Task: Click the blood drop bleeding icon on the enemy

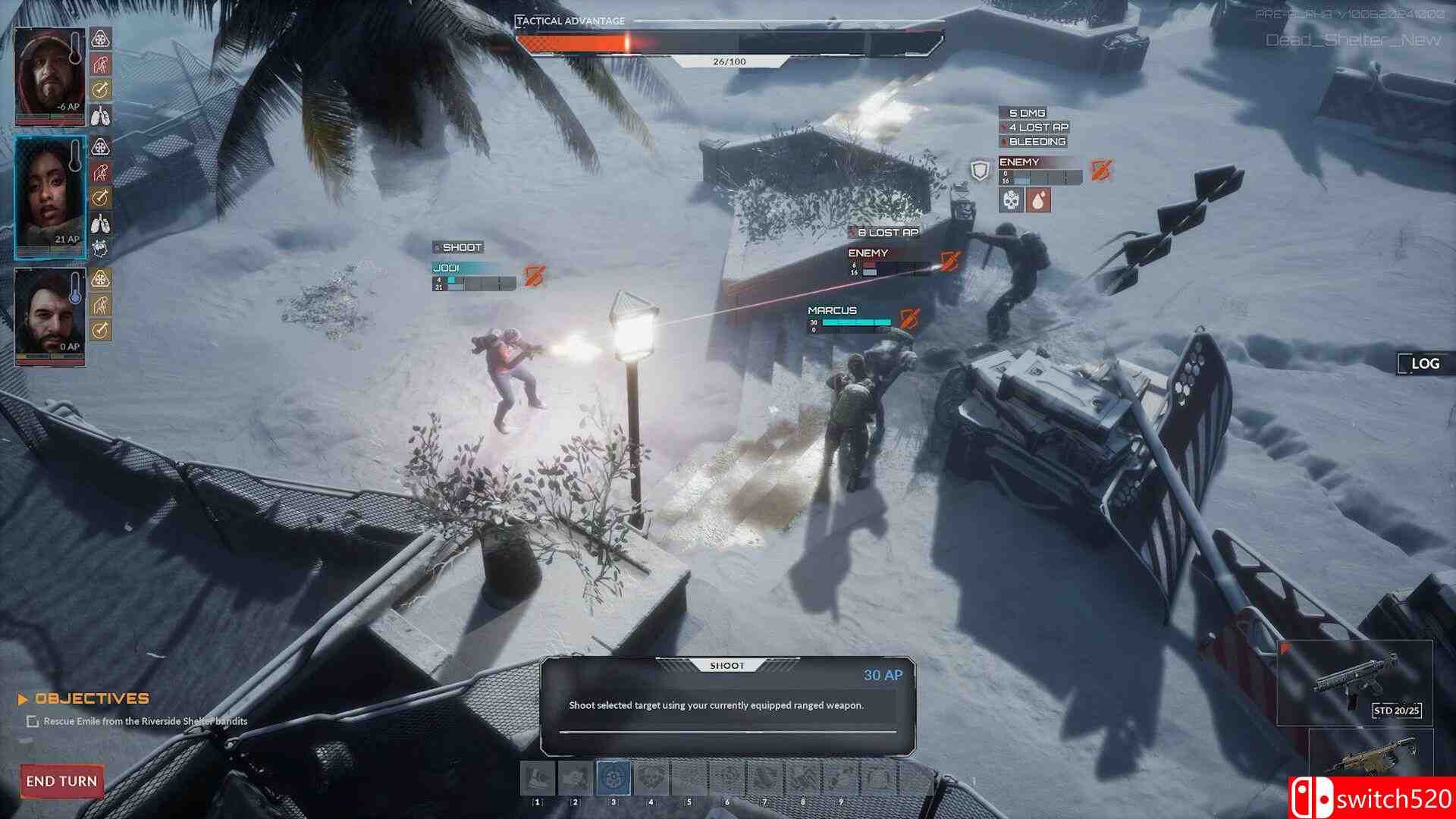Action: pyautogui.click(x=1038, y=200)
